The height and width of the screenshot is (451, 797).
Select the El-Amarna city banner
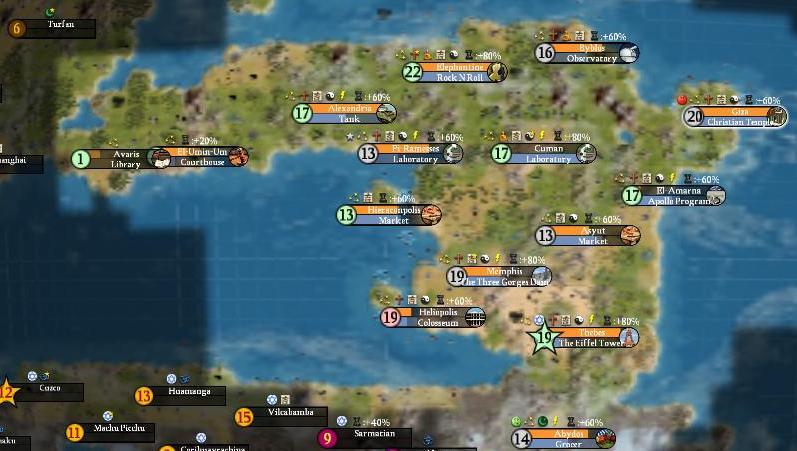675,190
